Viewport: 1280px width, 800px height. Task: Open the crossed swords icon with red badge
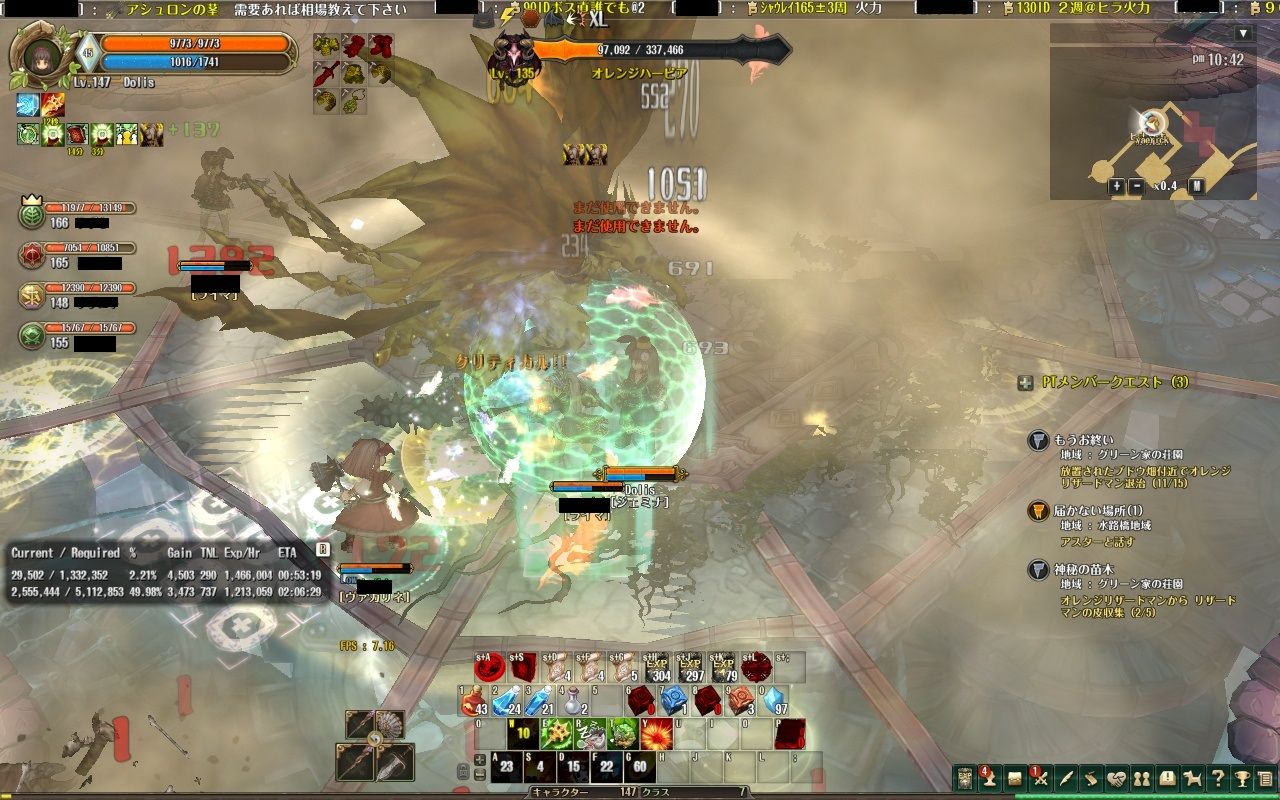pos(1039,777)
